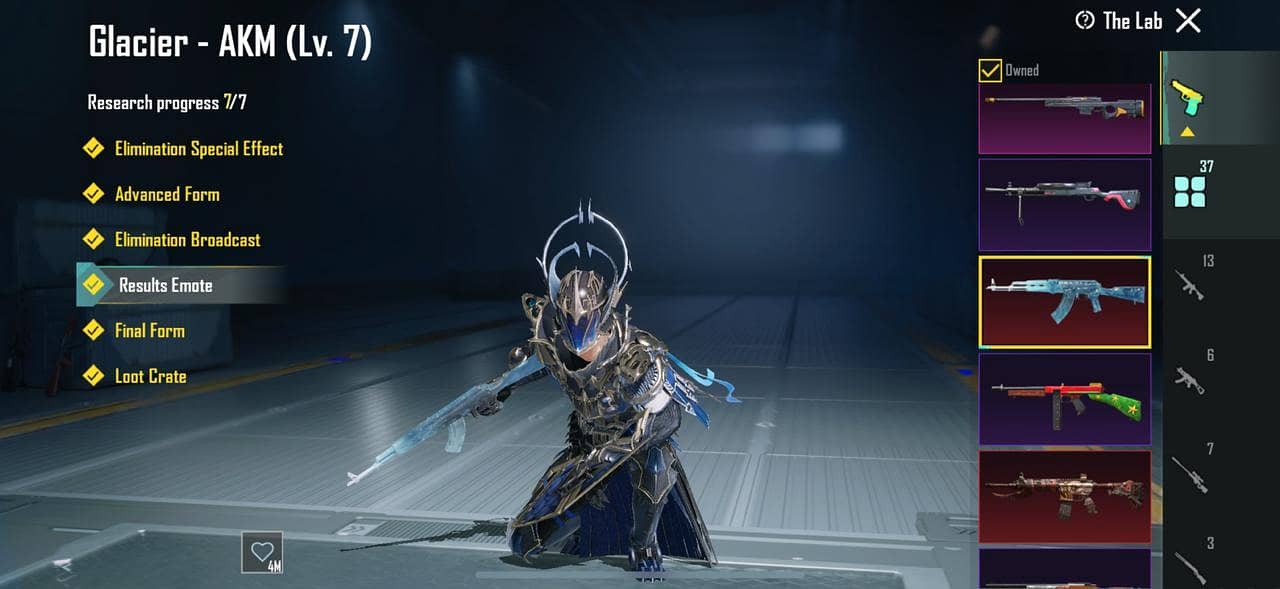Close The Lab screen
Viewport: 1280px width, 589px height.
point(1188,21)
